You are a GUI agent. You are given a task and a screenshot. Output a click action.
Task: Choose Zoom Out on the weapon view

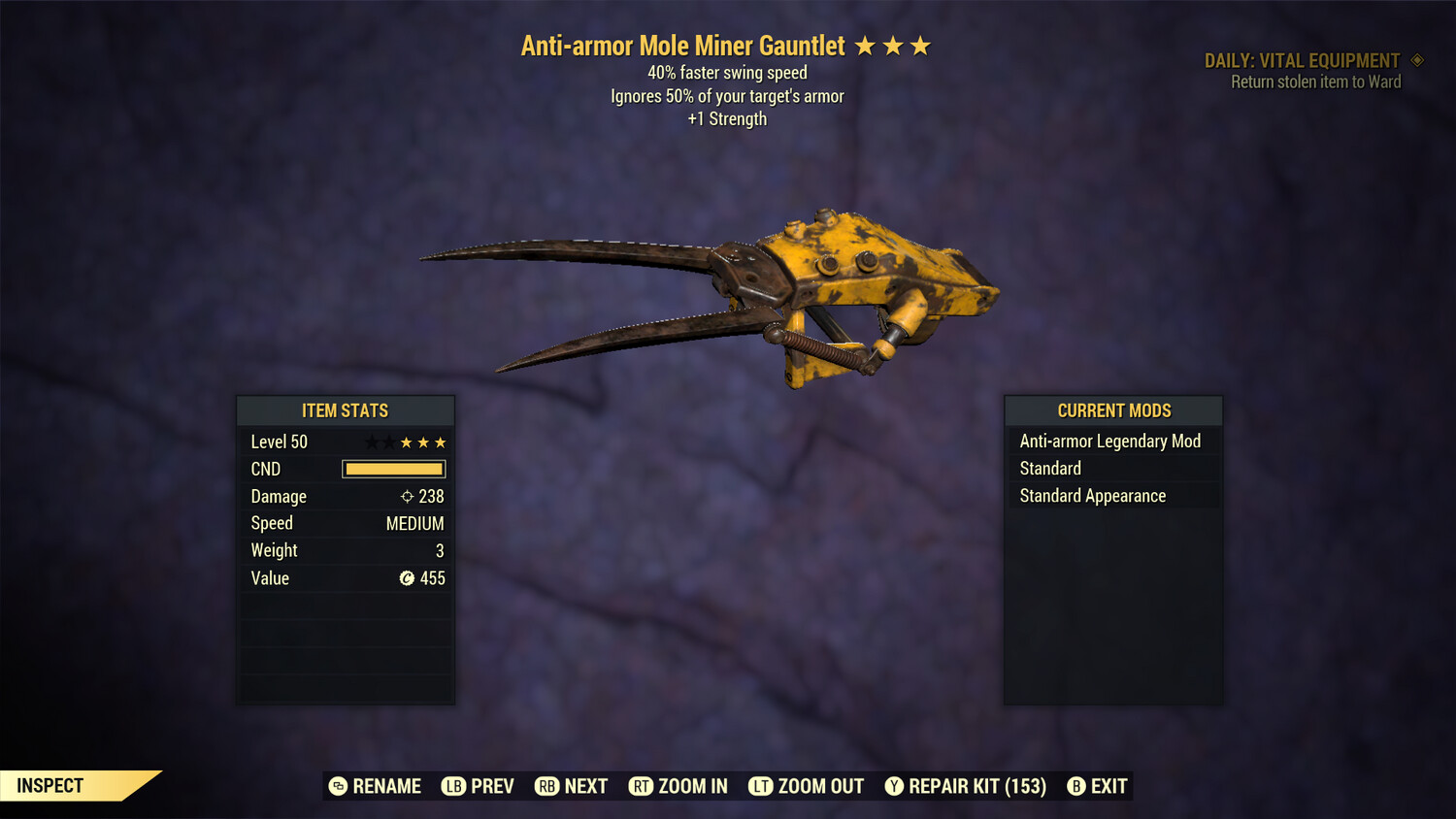[x=807, y=786]
